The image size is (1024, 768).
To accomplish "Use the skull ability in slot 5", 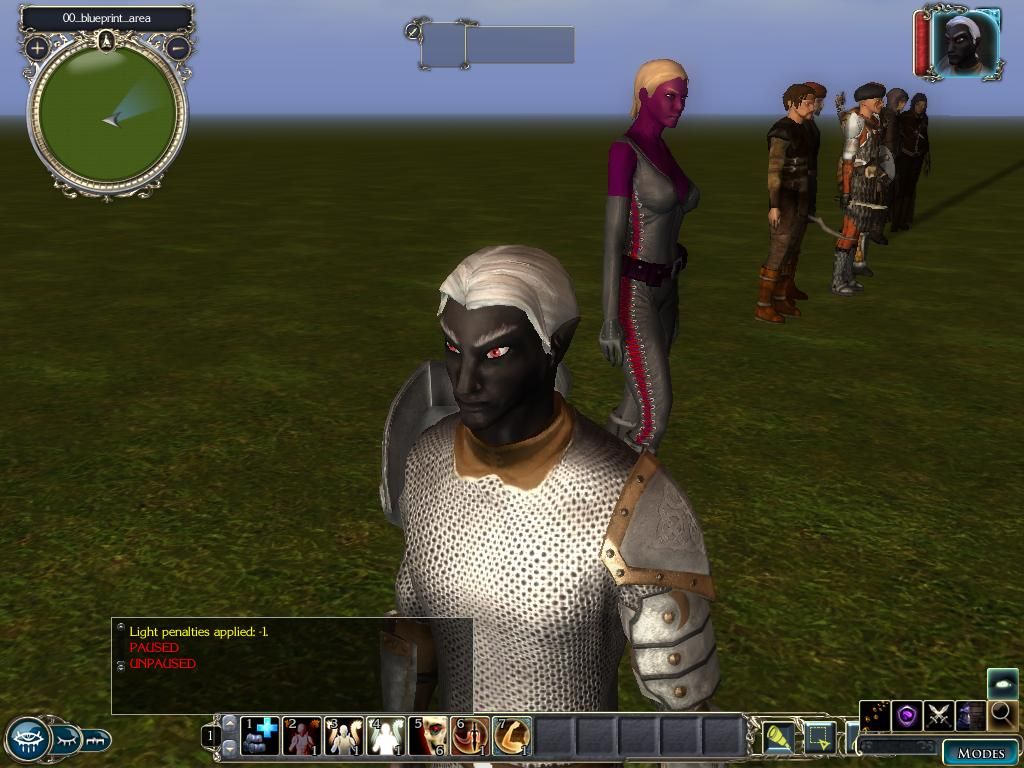I will (428, 736).
